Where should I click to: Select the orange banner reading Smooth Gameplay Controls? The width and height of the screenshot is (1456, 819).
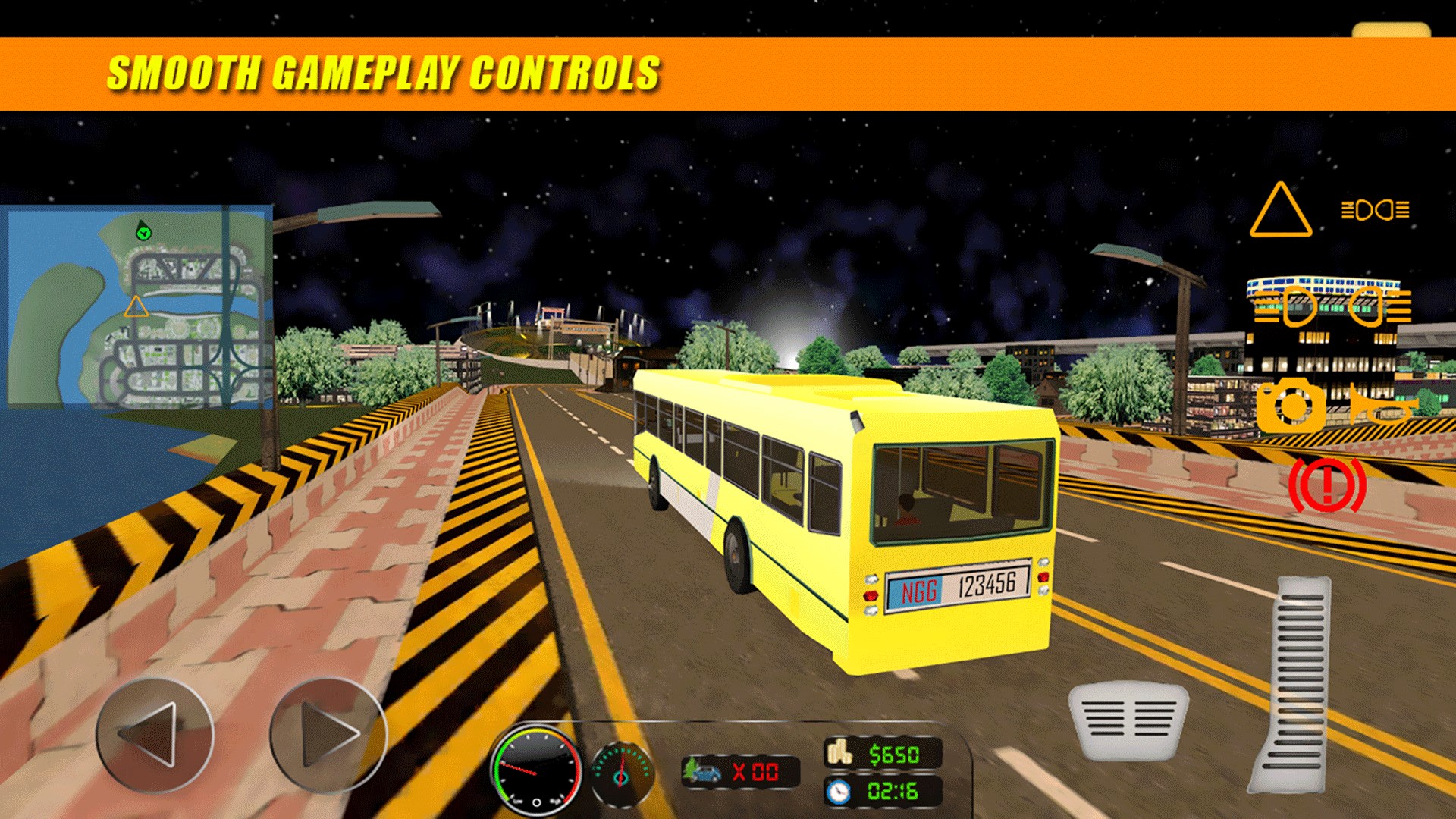point(387,72)
